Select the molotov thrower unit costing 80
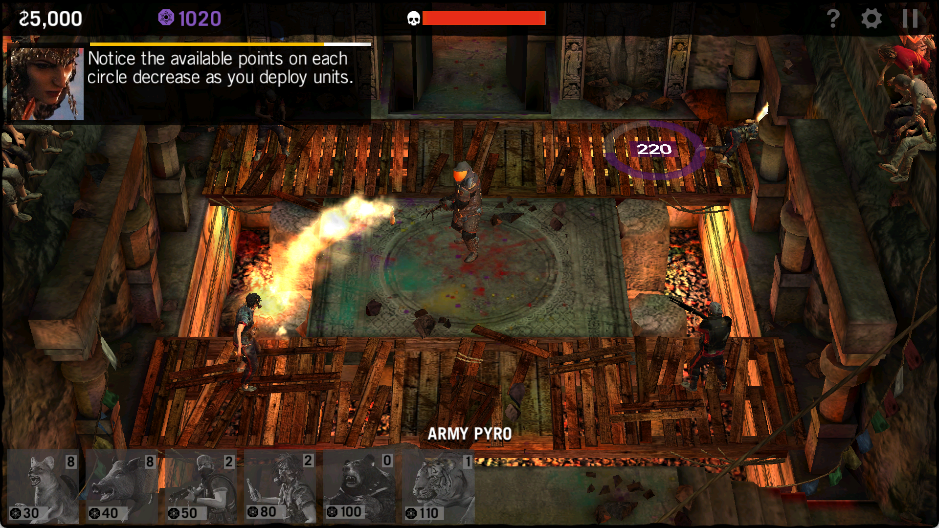939x528 pixels. pyautogui.click(x=279, y=487)
